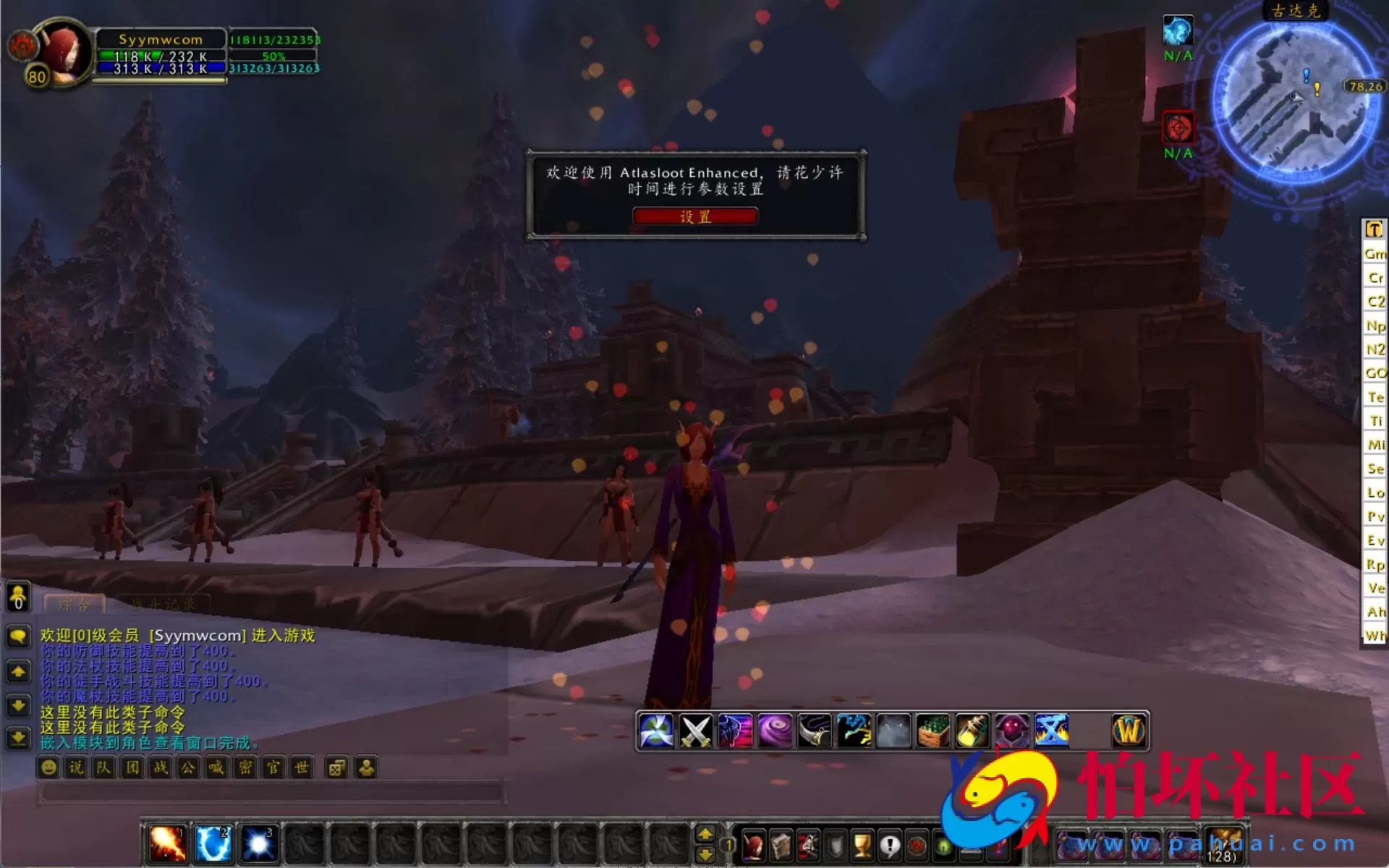The height and width of the screenshot is (868, 1389).
Task: Click the golden WoW game menu icon
Action: pos(1129,729)
